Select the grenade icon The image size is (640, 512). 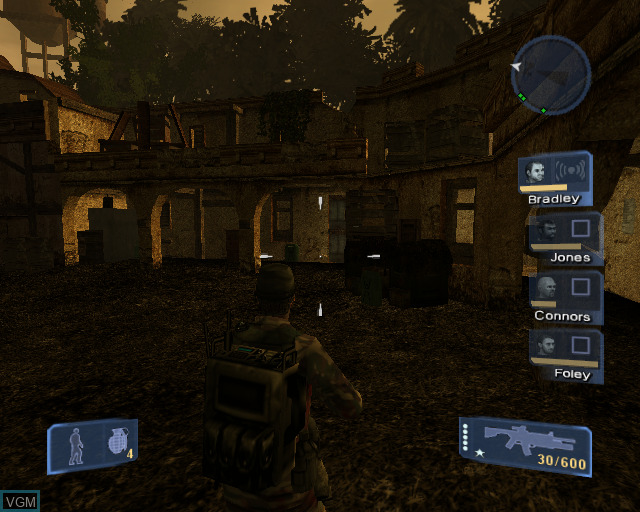119,442
